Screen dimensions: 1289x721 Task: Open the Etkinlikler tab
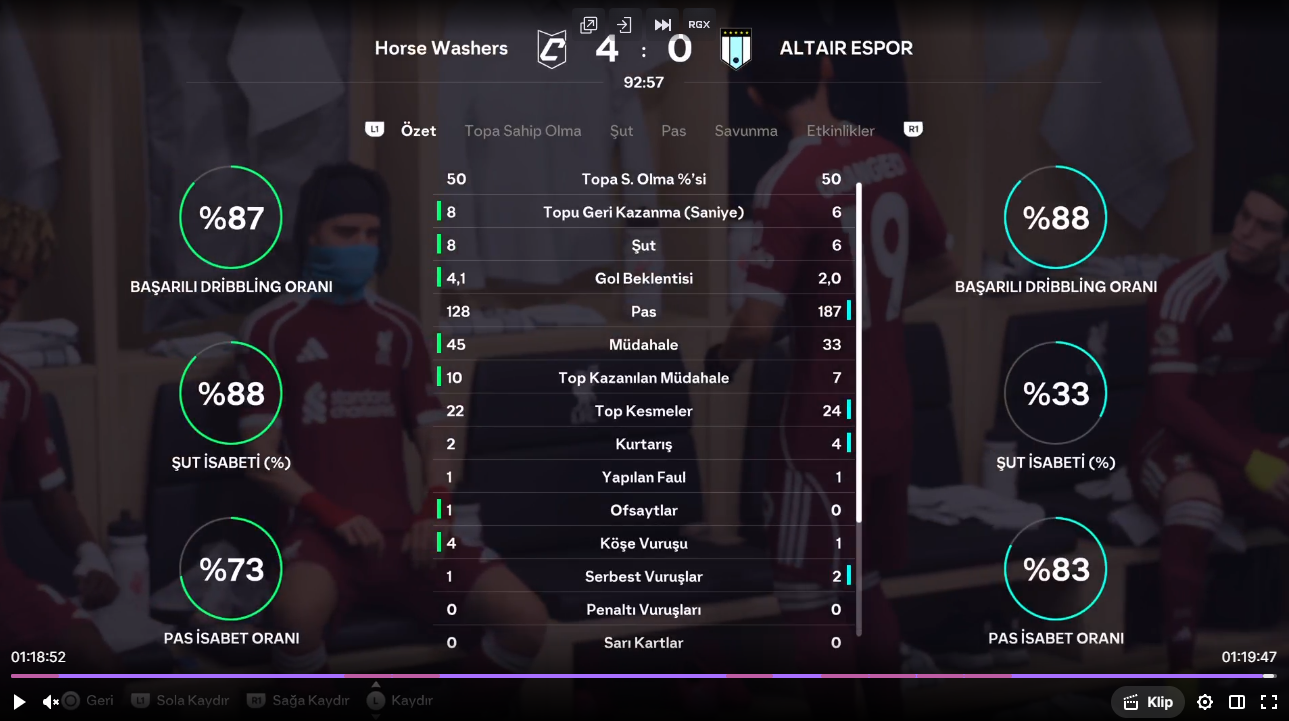click(840, 131)
